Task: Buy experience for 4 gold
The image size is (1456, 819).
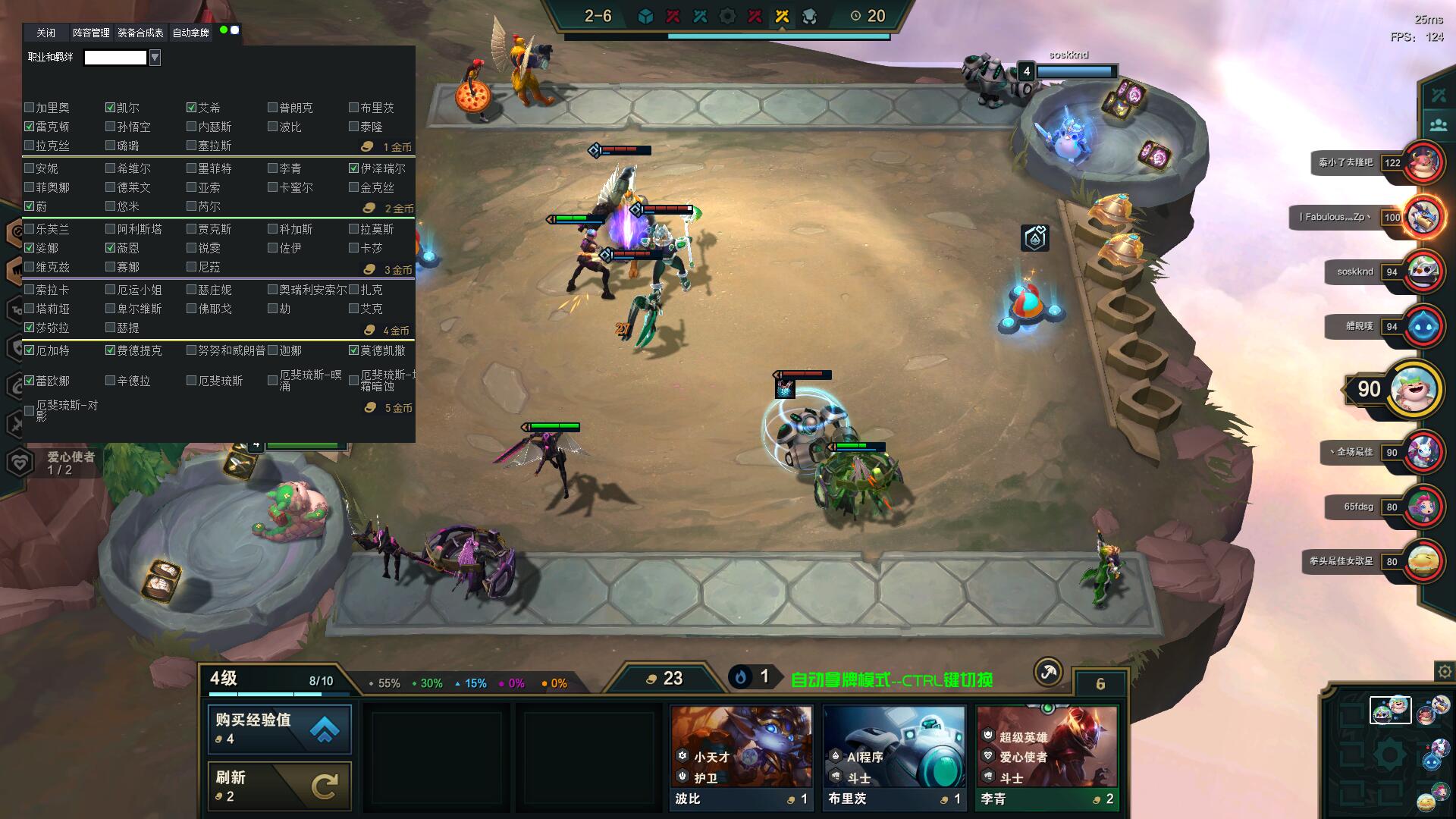Action: pyautogui.click(x=279, y=729)
